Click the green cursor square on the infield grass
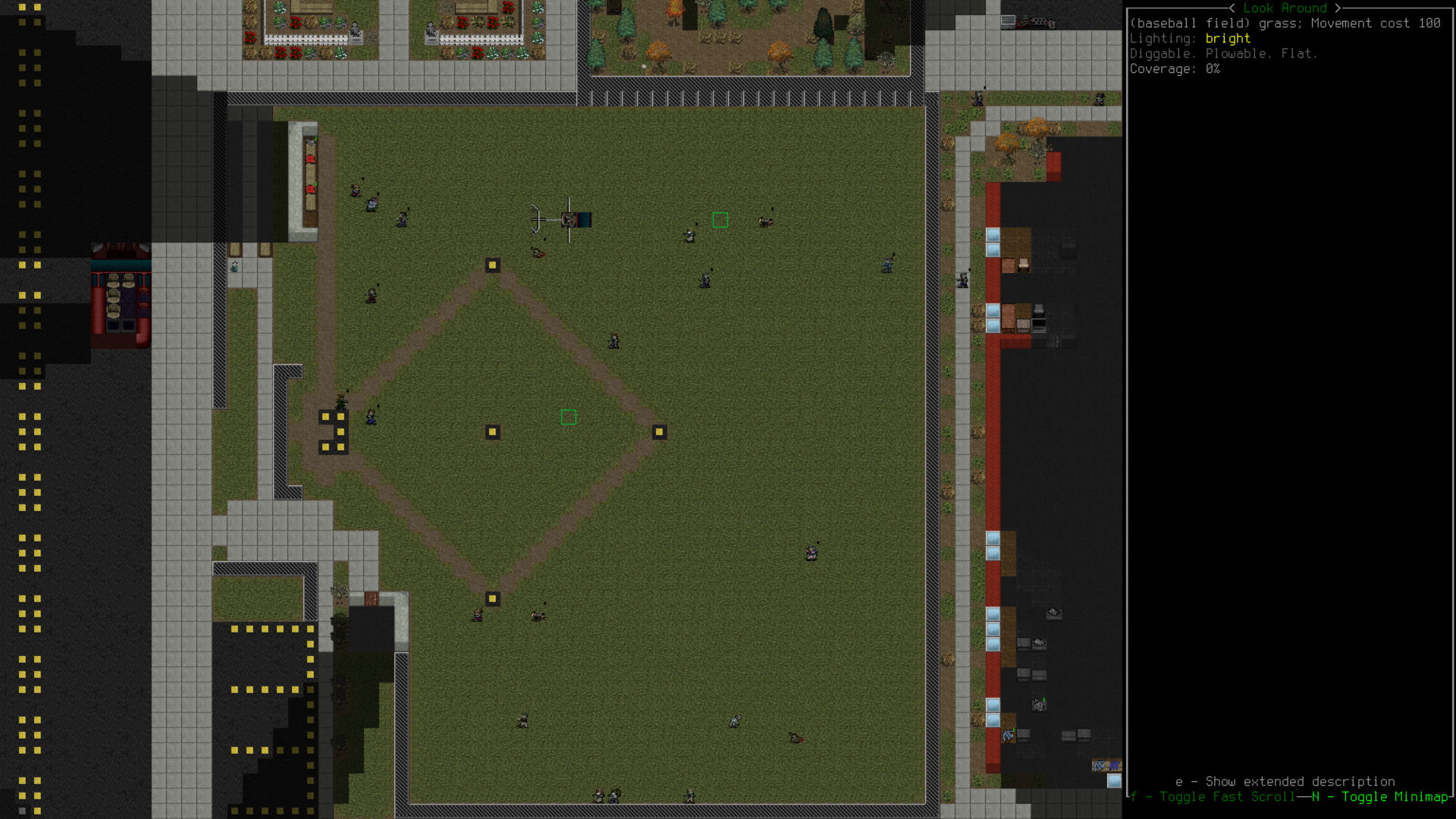 click(x=569, y=416)
